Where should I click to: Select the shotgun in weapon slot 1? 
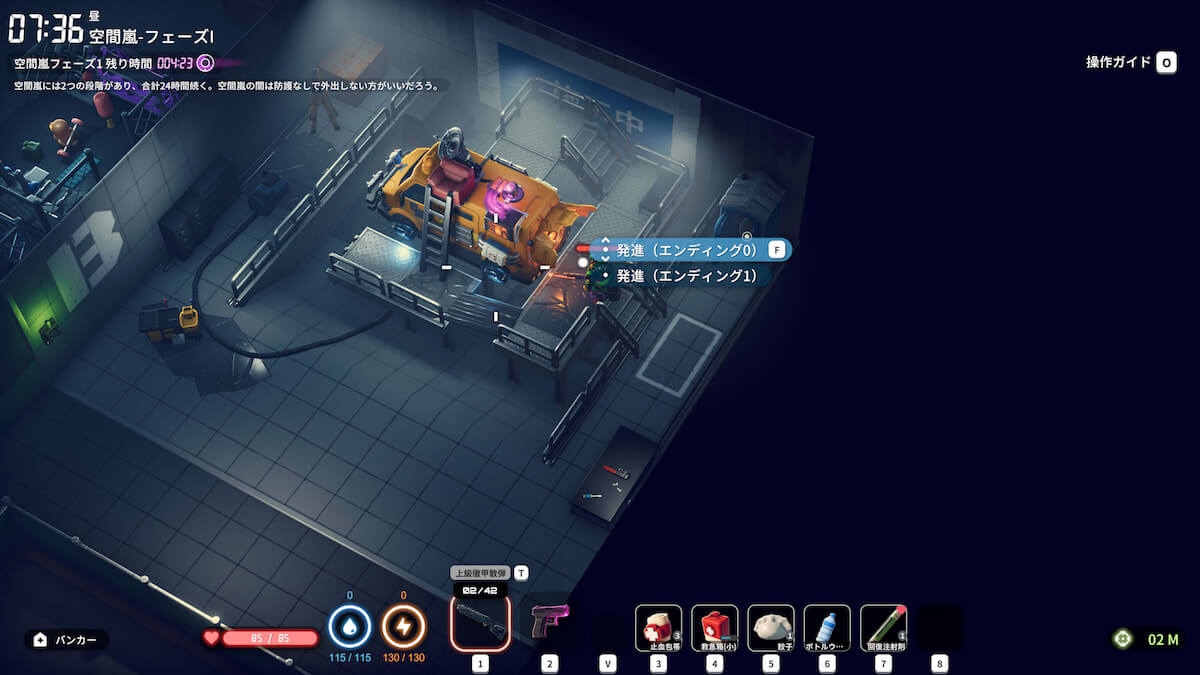(480, 622)
